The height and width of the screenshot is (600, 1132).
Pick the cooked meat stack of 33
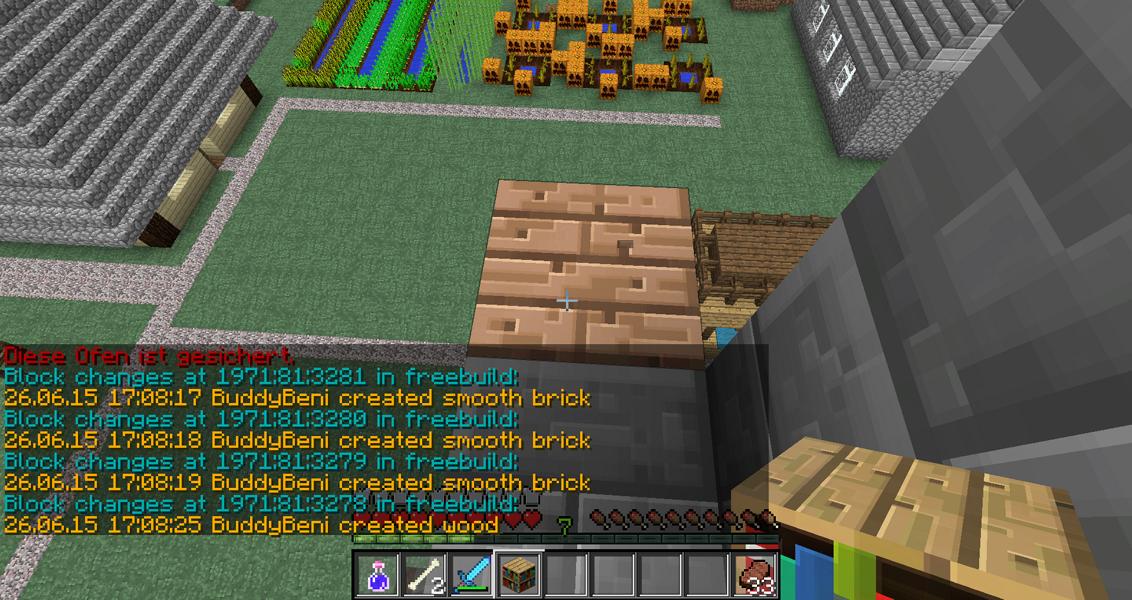point(755,575)
